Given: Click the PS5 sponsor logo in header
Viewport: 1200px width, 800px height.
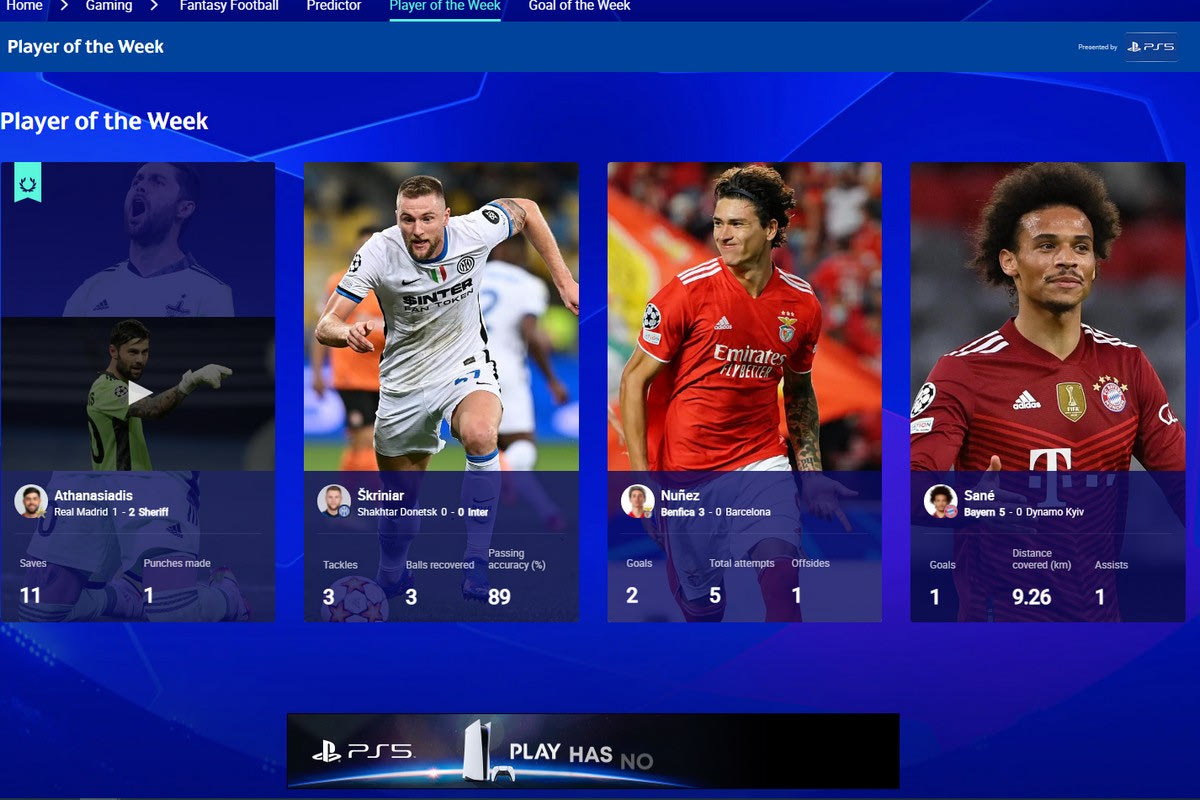Looking at the screenshot, I should click(1151, 47).
